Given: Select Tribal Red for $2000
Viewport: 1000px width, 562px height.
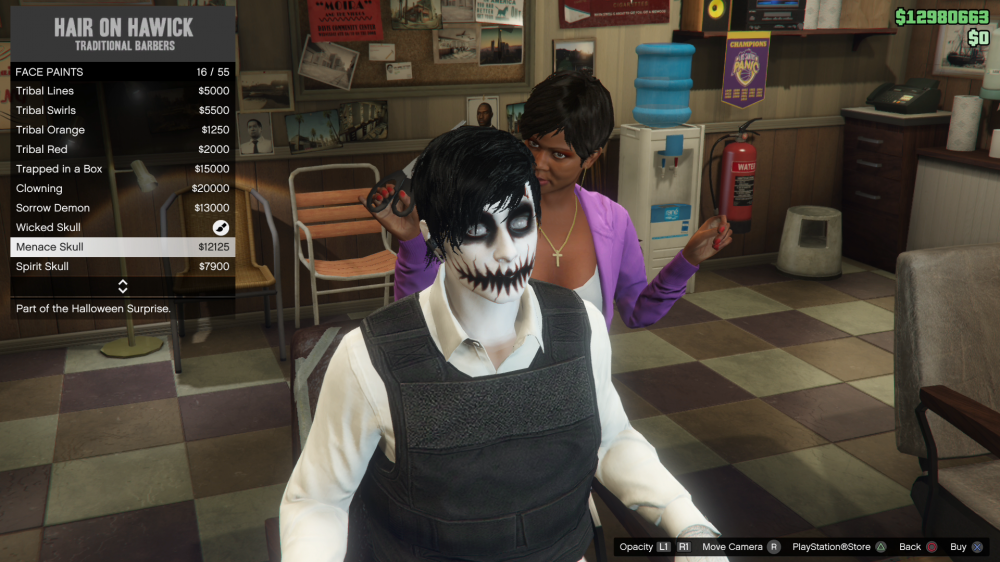Looking at the screenshot, I should (122, 149).
